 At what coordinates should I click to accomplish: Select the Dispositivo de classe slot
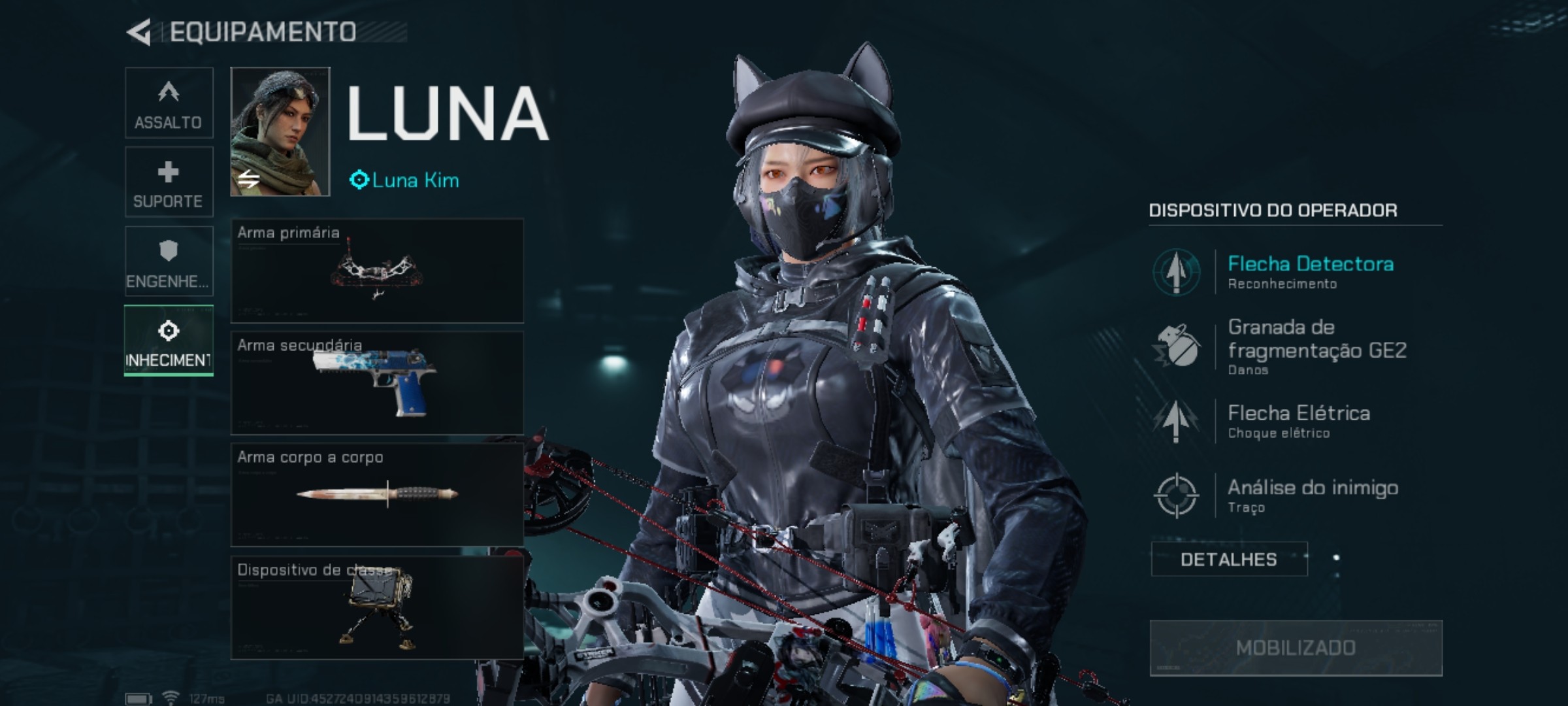(x=377, y=607)
